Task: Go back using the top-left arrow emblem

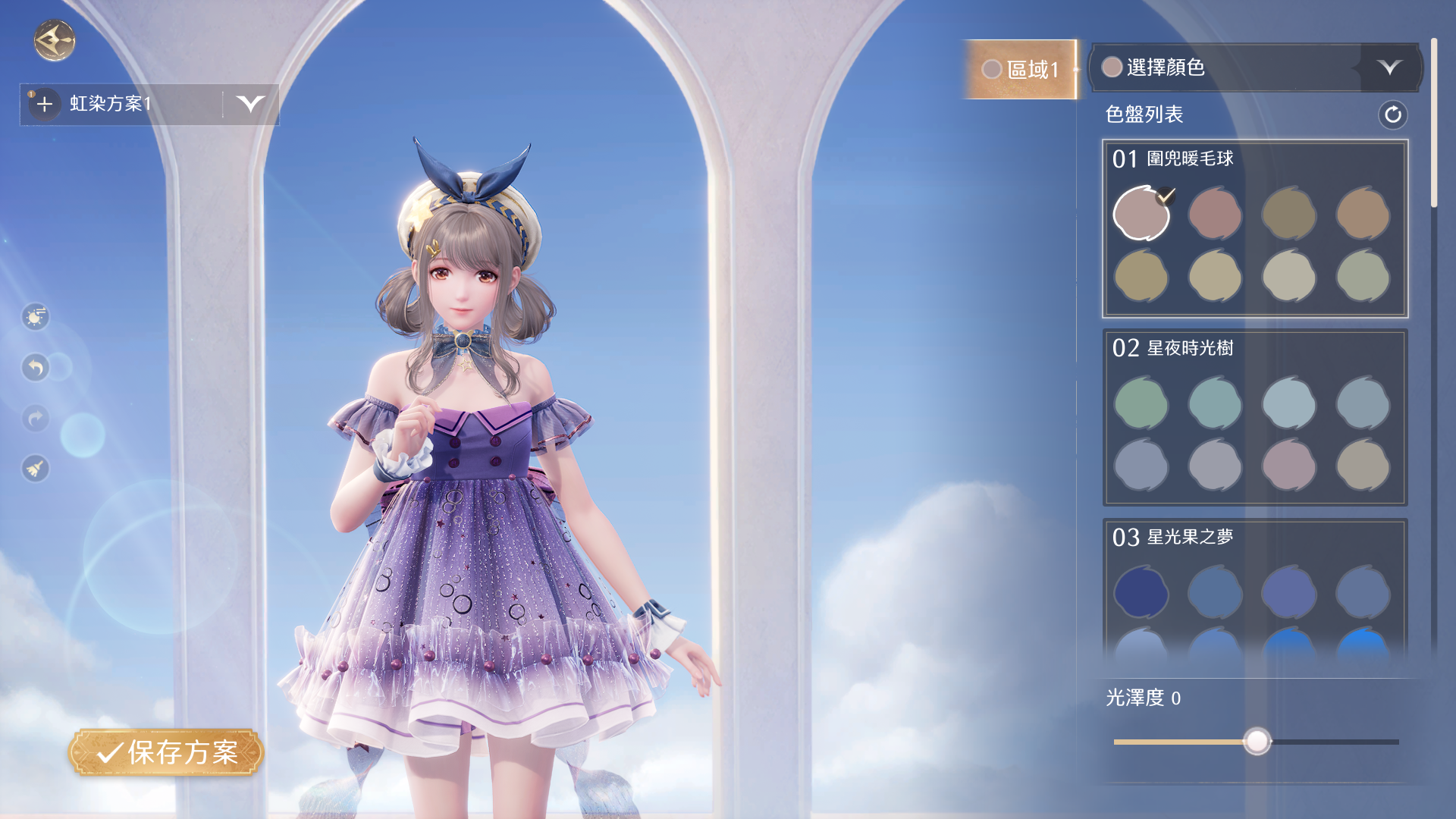Action: (x=55, y=41)
